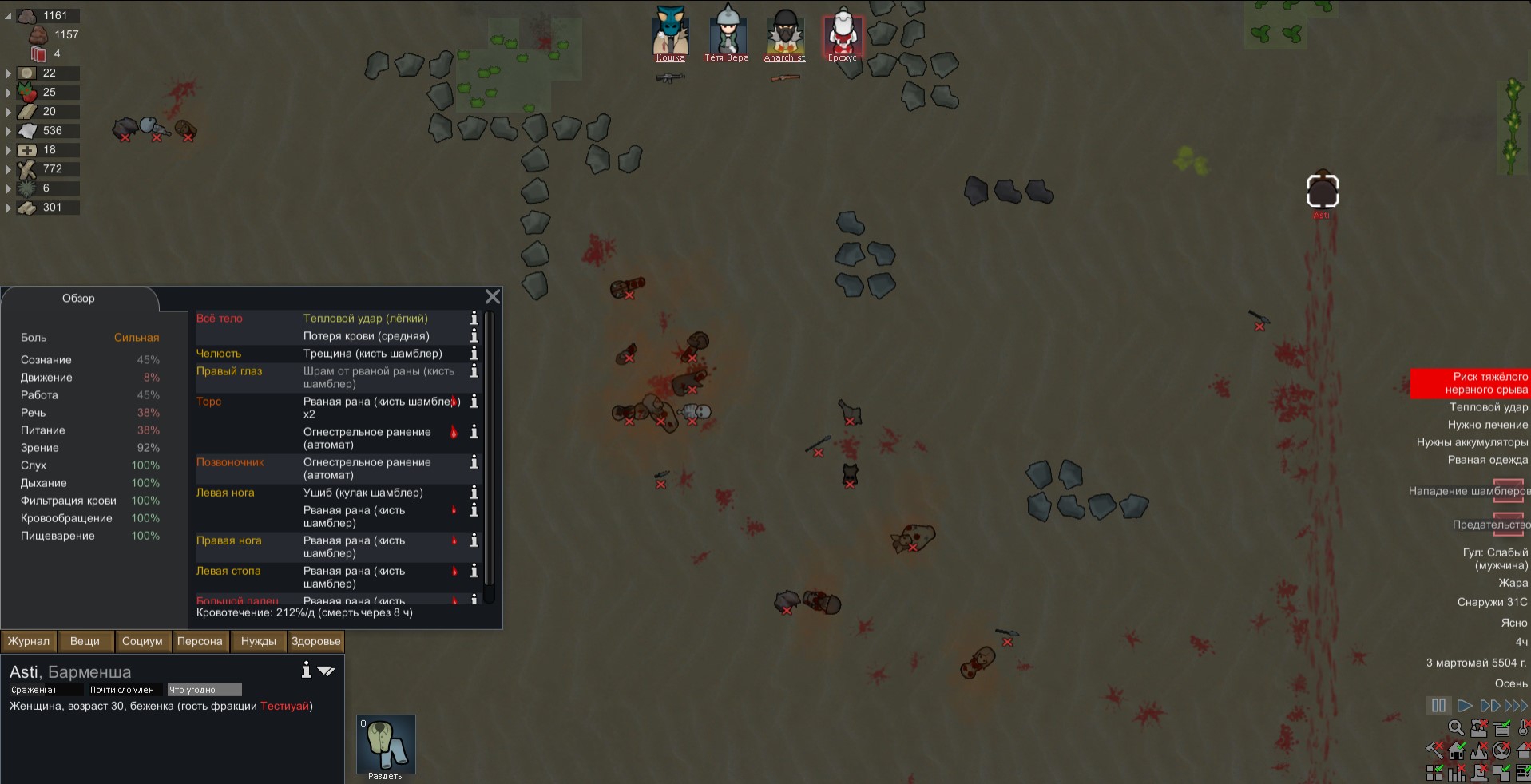Show the Социум tab
The image size is (1531, 784).
point(142,641)
